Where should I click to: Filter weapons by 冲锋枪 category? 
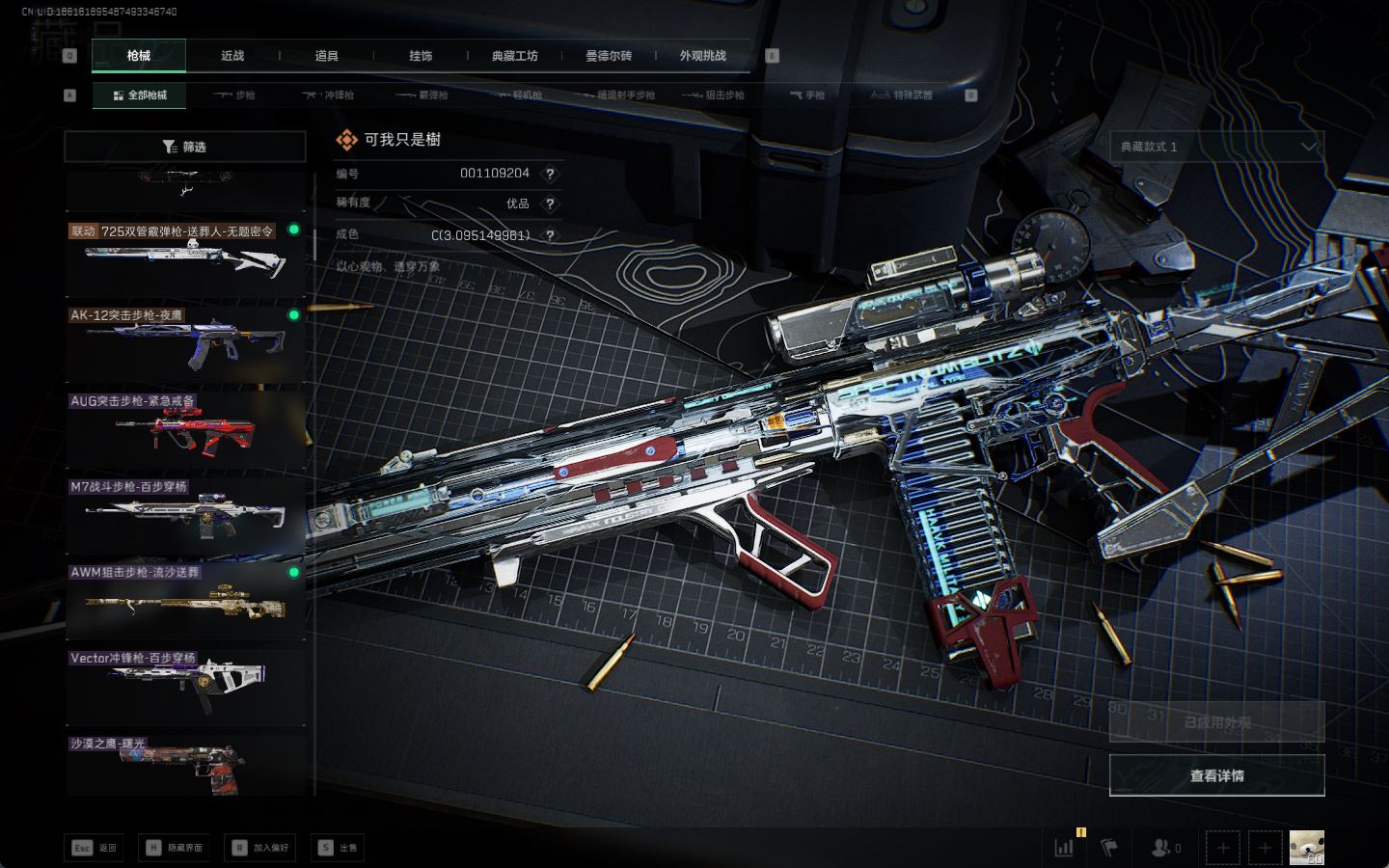click(x=329, y=95)
